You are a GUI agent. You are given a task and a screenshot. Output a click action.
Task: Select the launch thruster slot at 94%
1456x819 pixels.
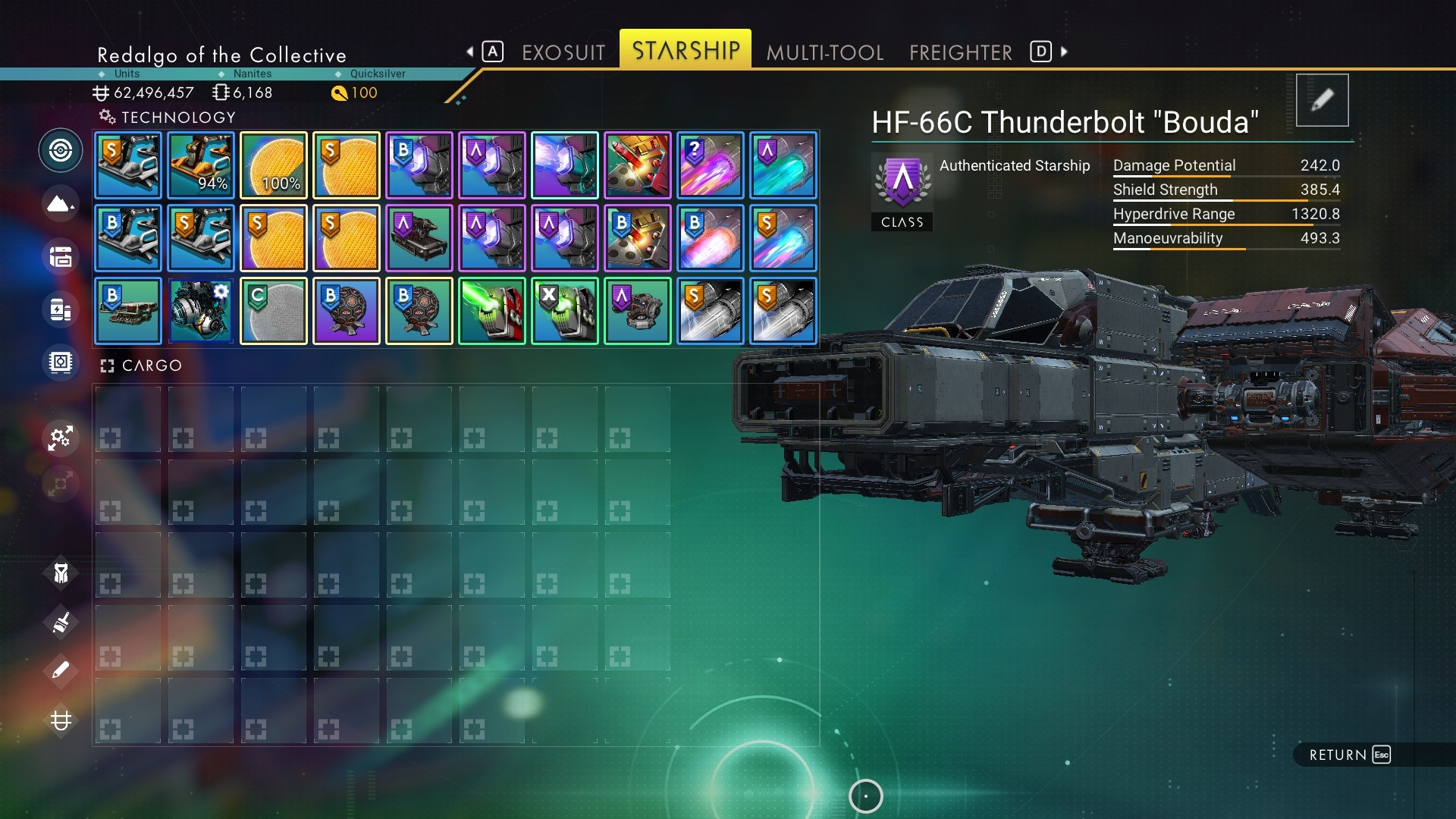click(201, 165)
